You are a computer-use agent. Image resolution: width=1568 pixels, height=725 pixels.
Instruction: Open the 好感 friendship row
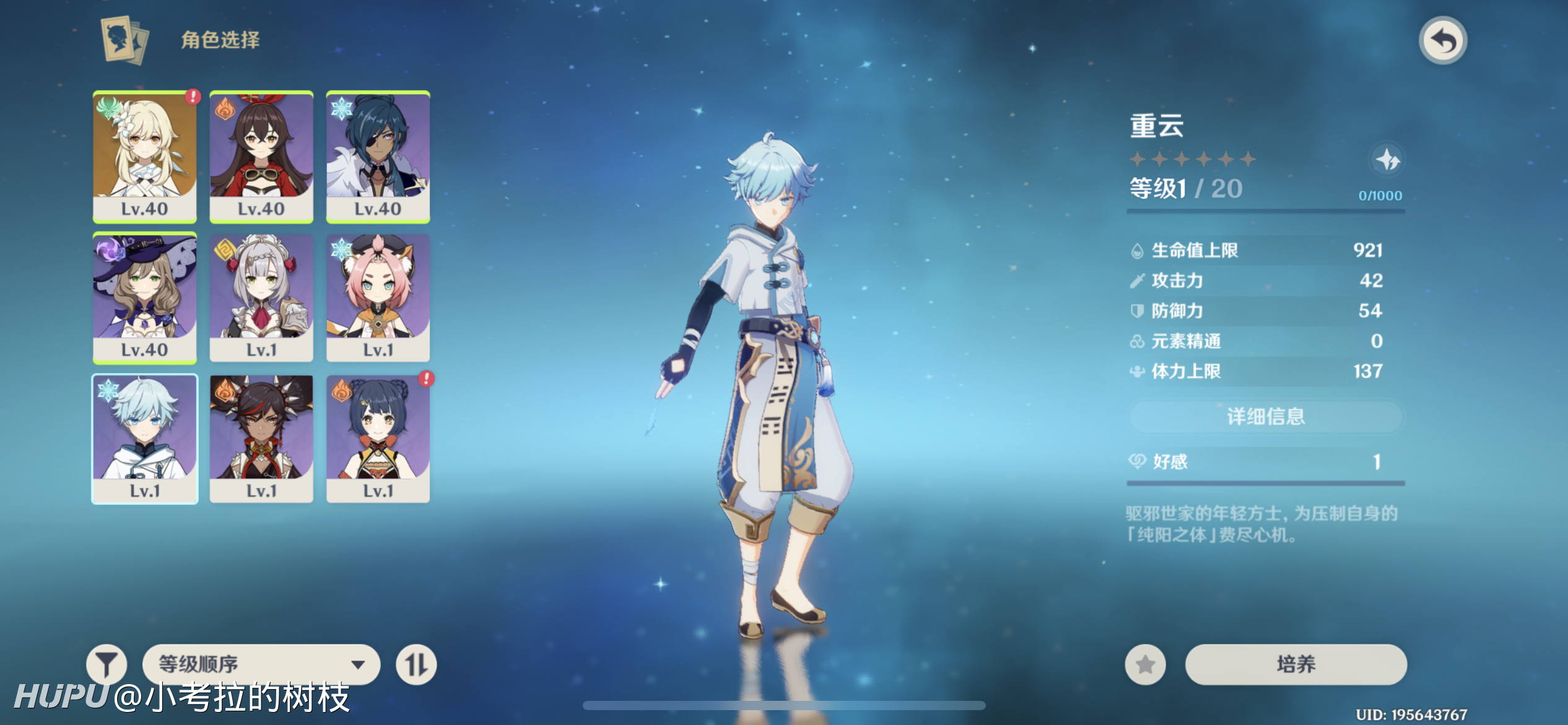1266,462
